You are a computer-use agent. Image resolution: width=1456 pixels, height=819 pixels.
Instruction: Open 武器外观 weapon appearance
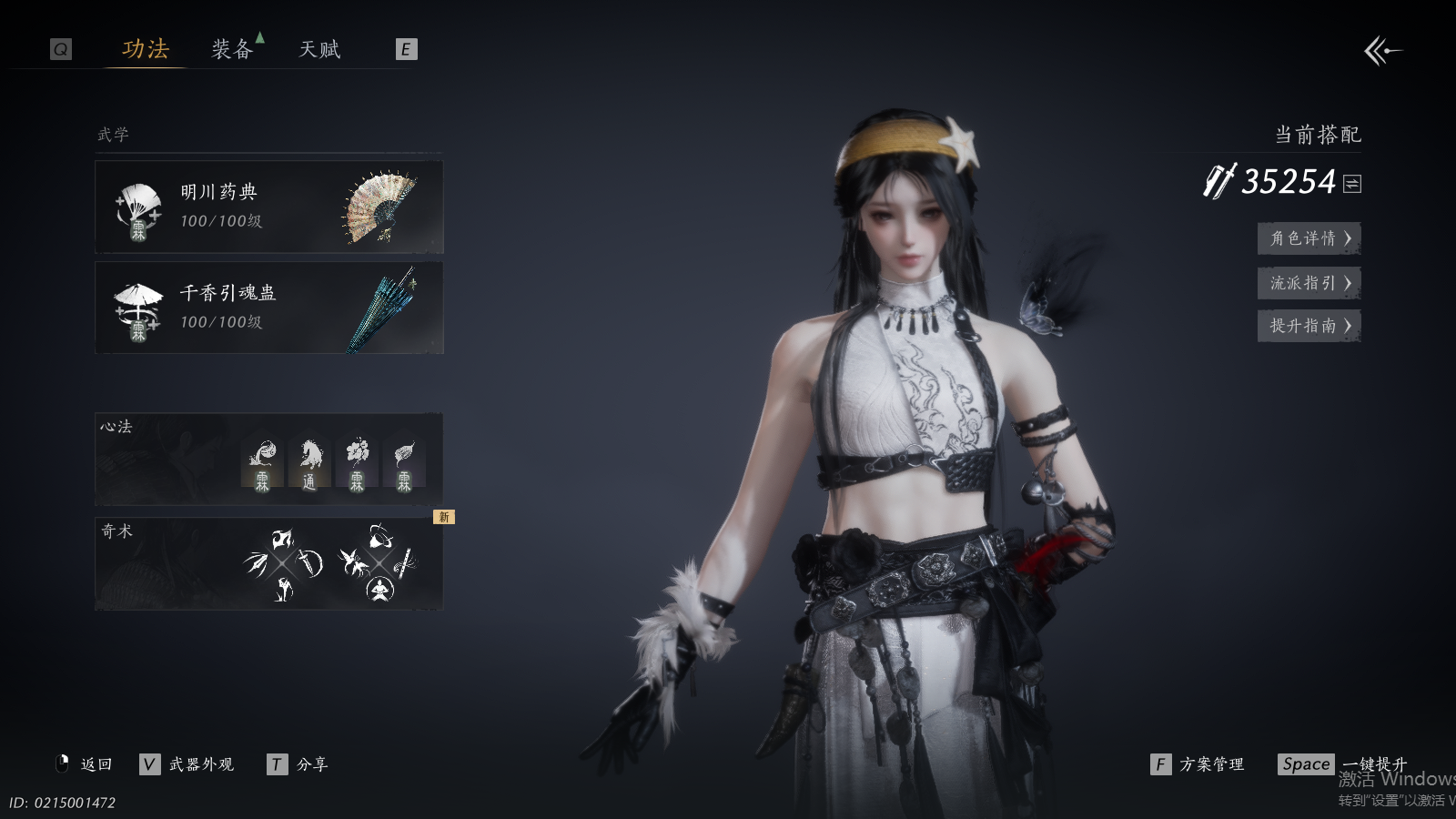187,764
